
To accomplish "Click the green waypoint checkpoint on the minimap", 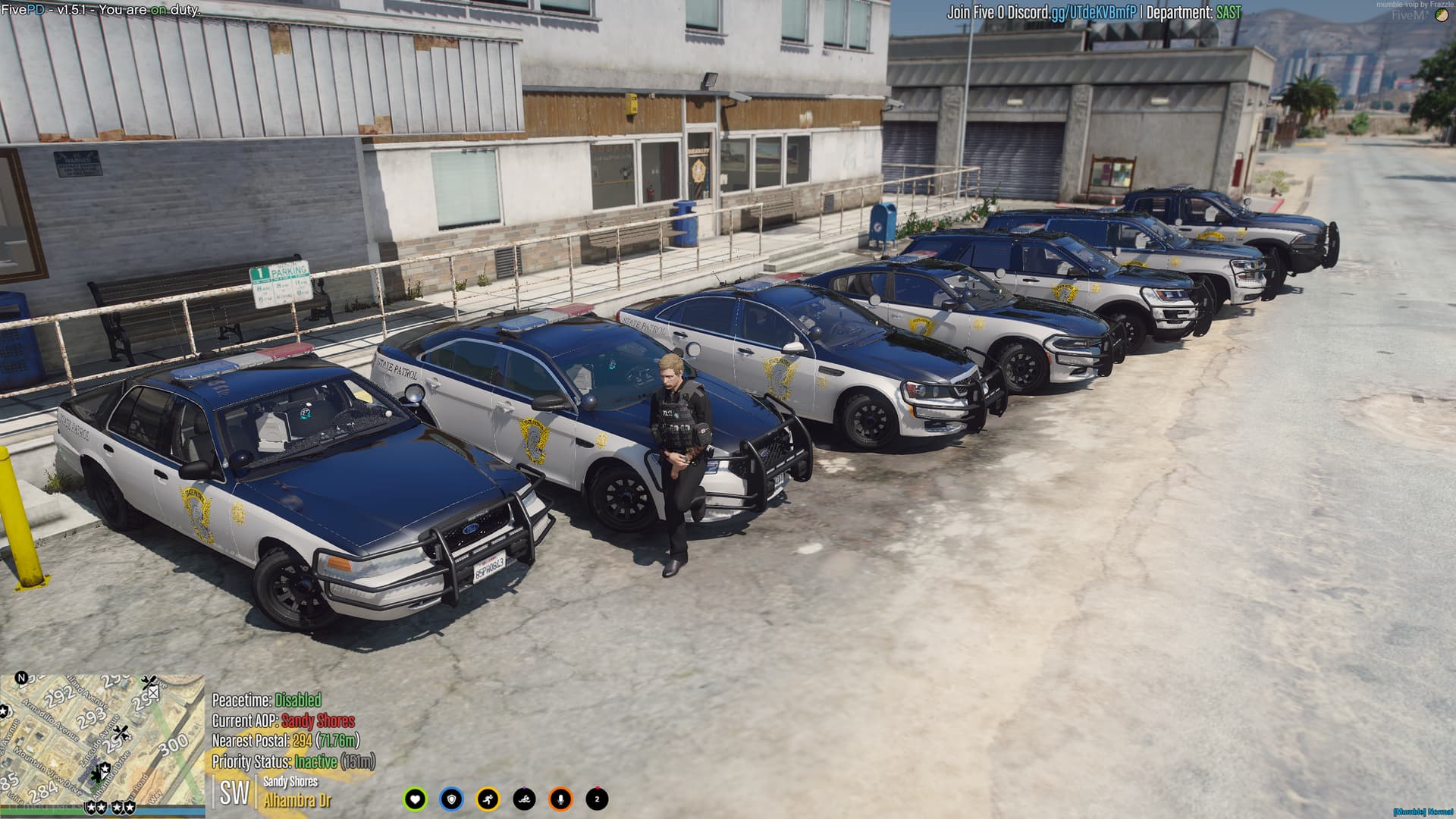I will [97, 777].
